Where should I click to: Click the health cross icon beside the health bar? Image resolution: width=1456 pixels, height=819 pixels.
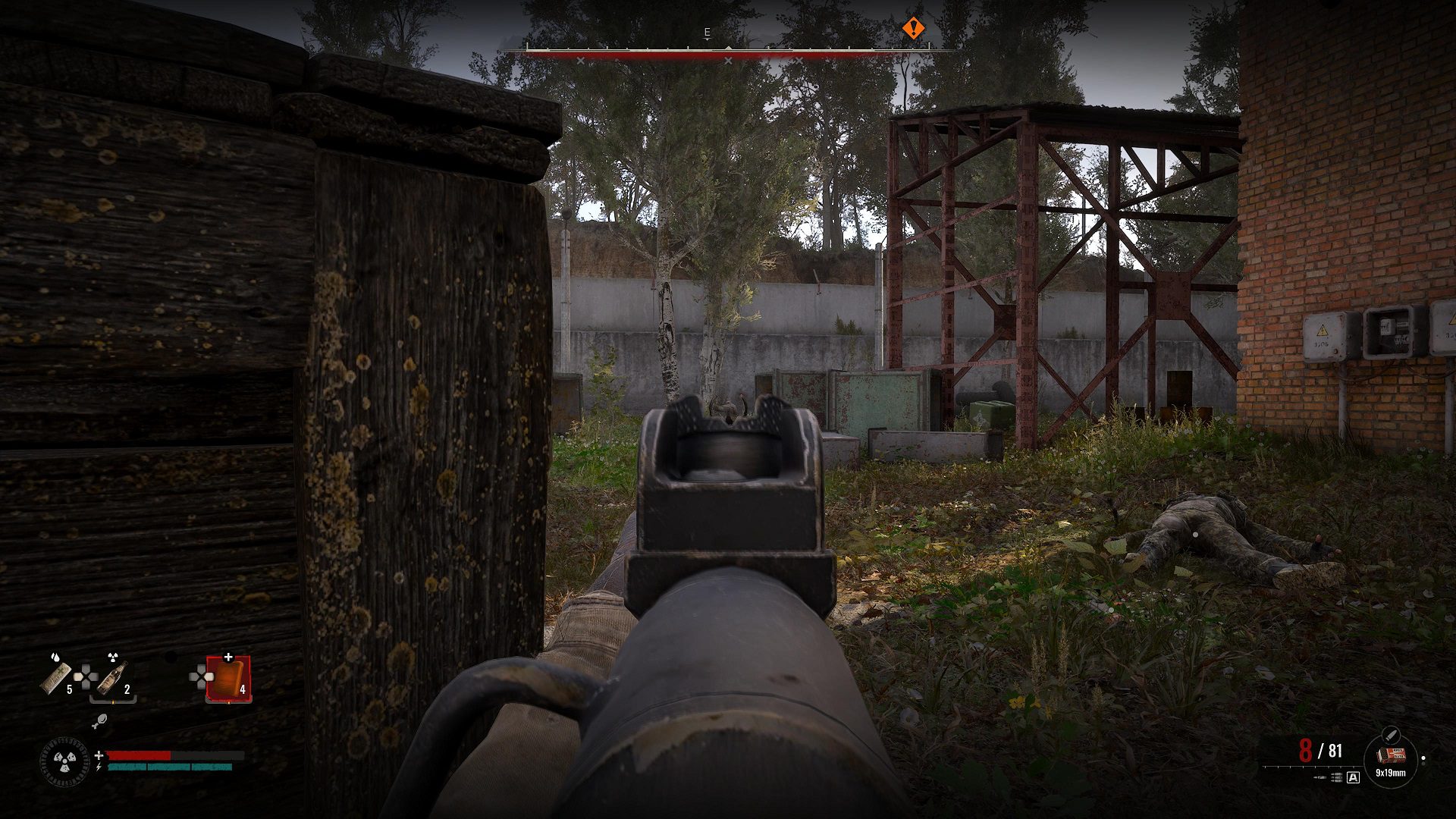[99, 755]
